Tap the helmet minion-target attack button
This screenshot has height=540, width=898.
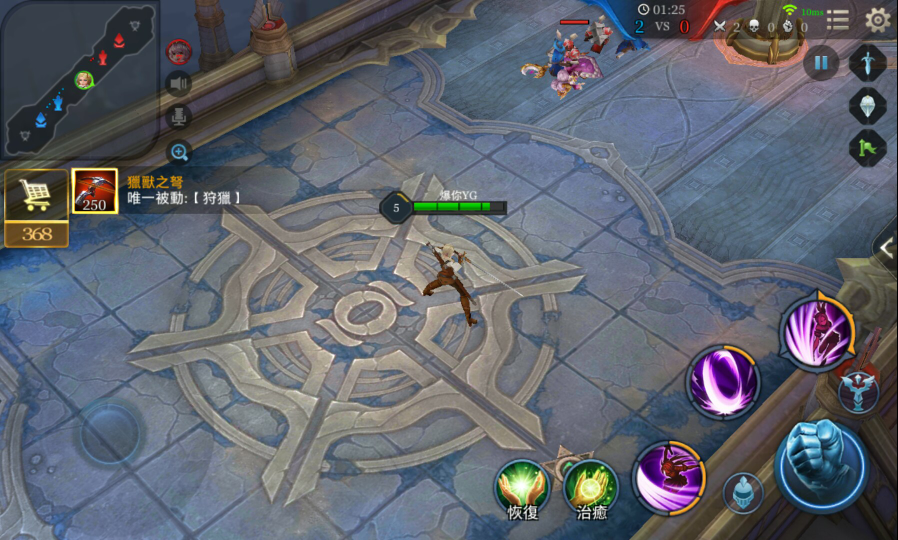click(x=743, y=493)
